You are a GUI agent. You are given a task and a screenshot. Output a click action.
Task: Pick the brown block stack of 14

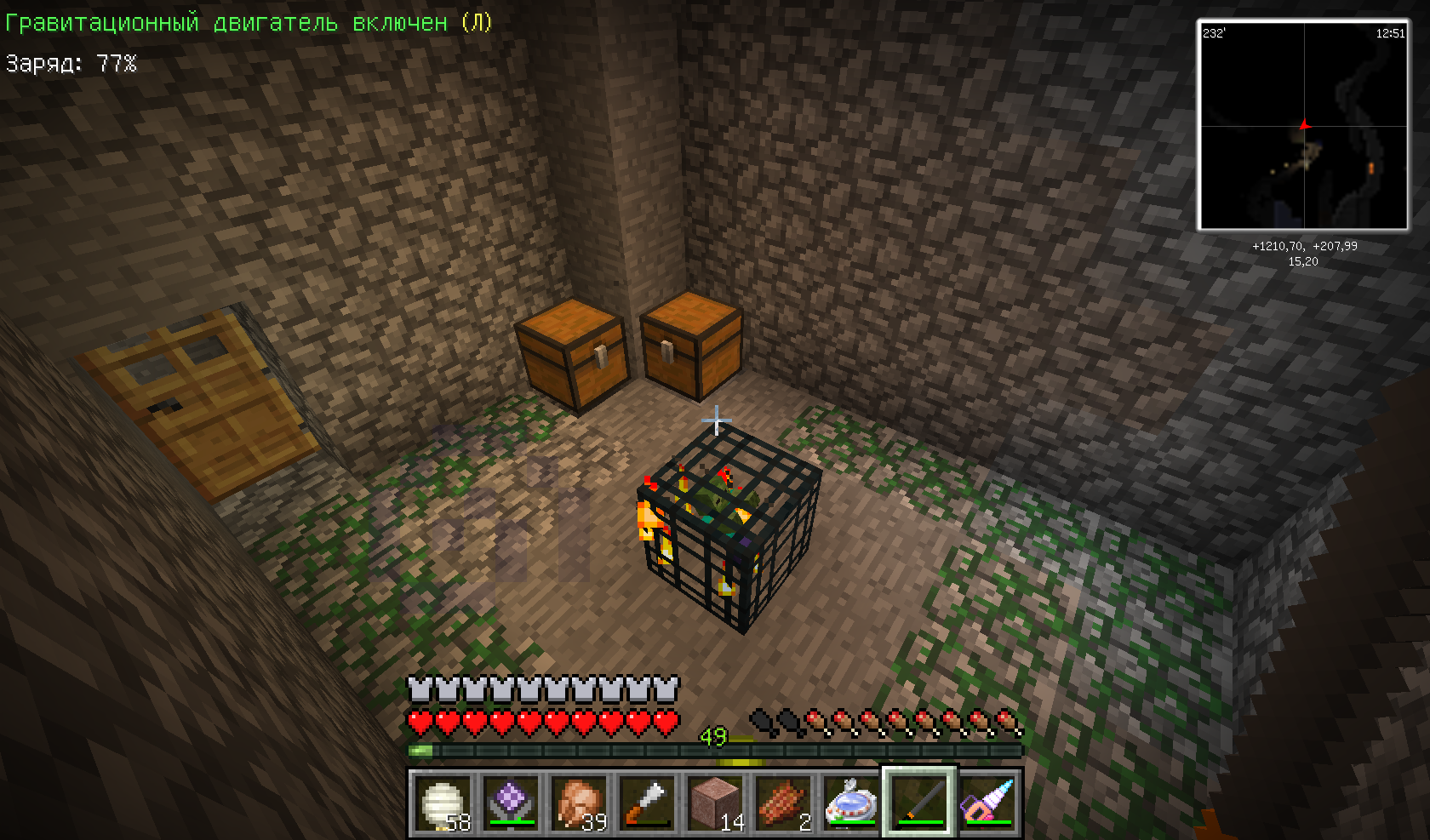[x=715, y=803]
